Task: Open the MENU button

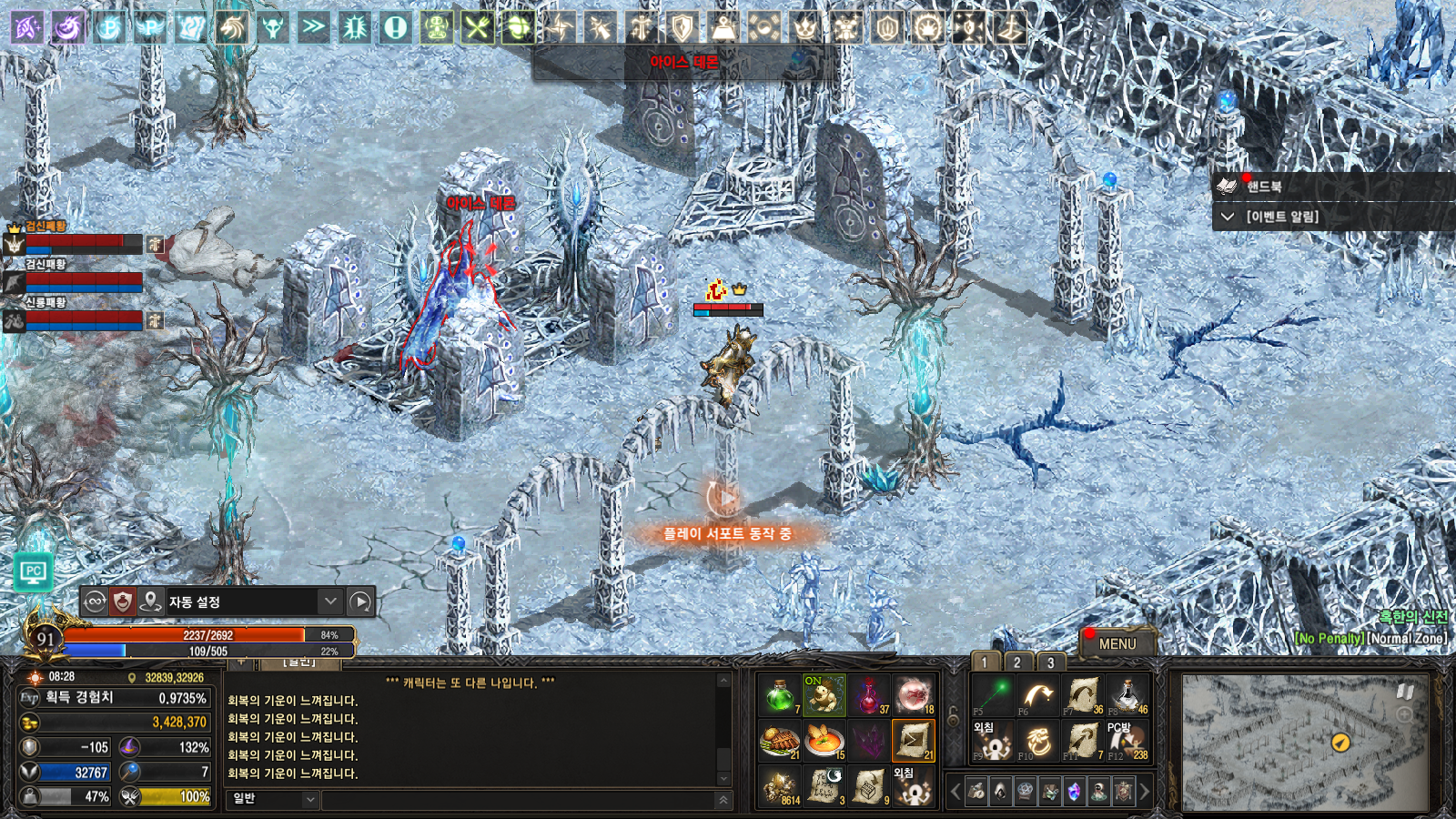Action: (x=1117, y=643)
